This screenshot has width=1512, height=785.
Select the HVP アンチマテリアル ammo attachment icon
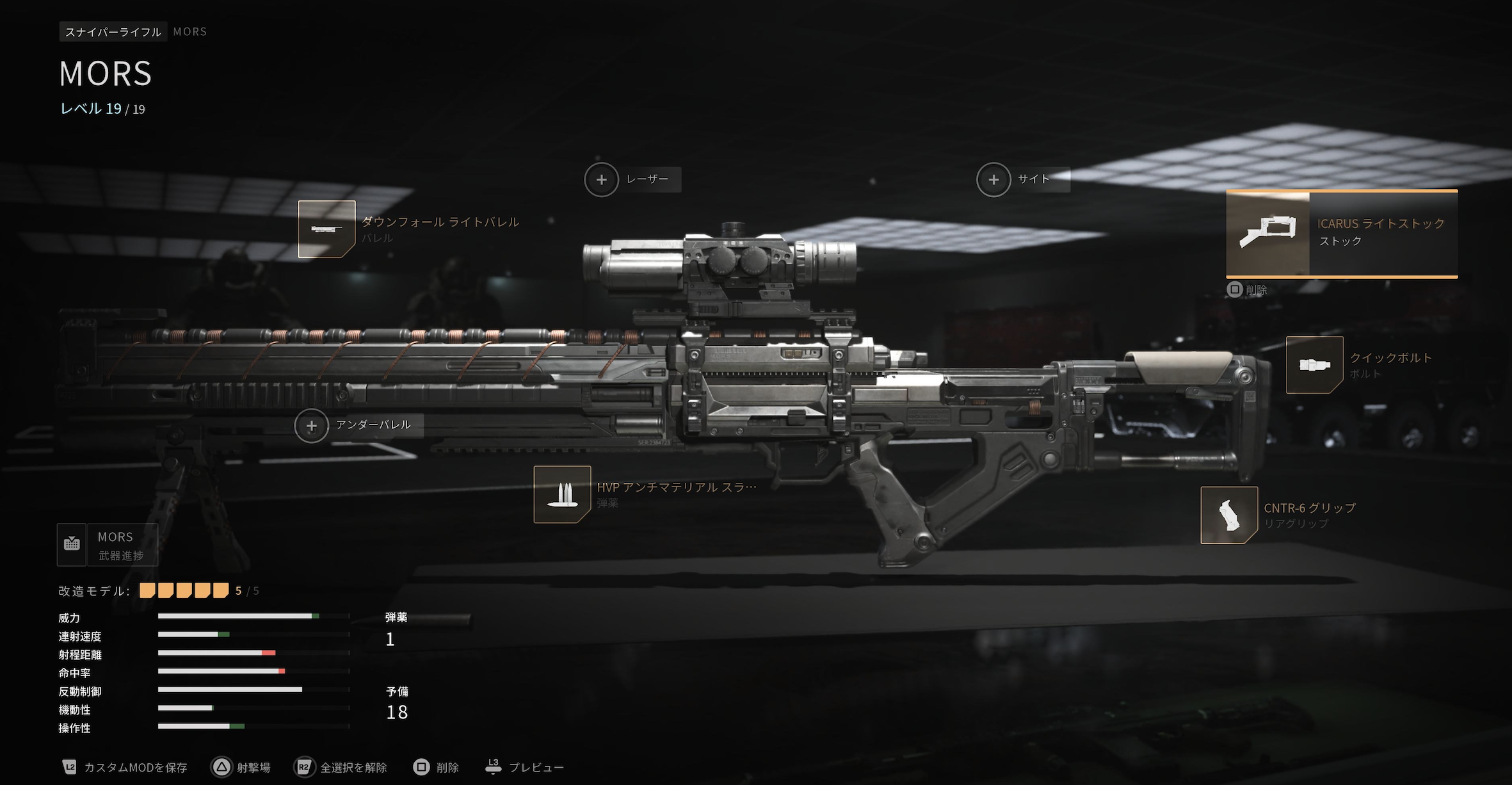pos(562,497)
